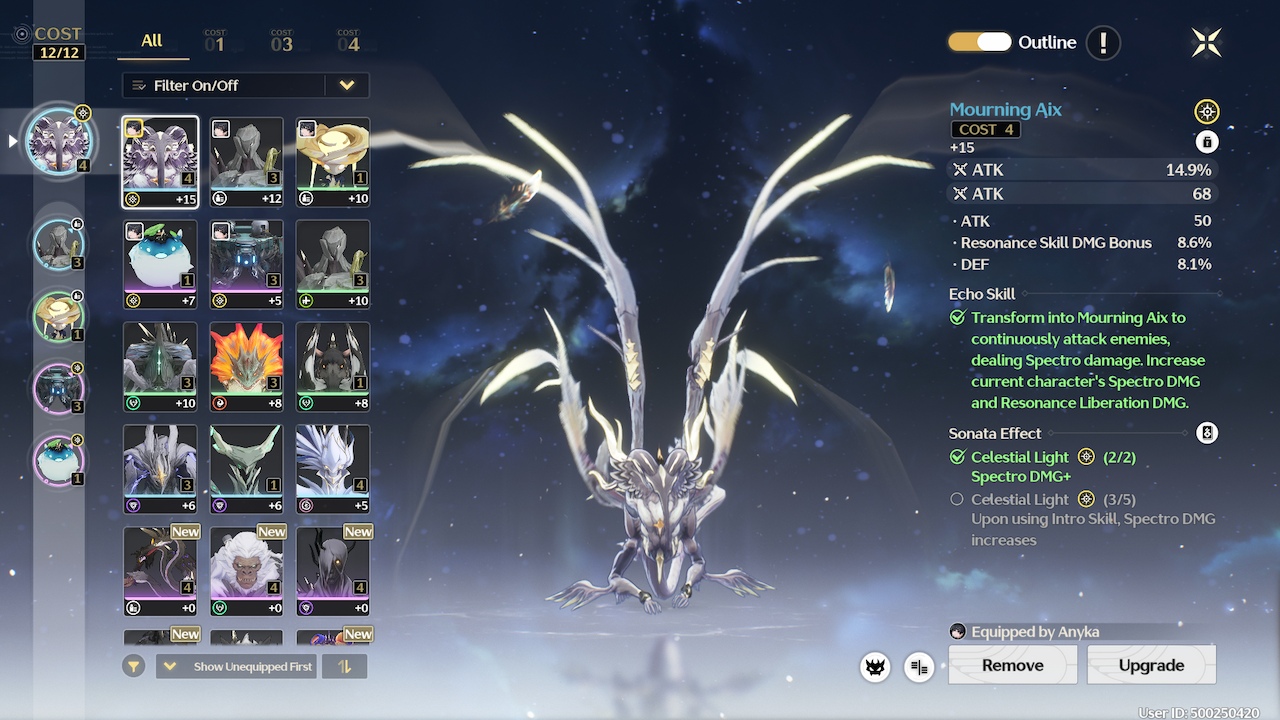Viewport: 1280px width, 720px height.
Task: Open Show Unequipped First sort dropdown
Action: [x=236, y=666]
